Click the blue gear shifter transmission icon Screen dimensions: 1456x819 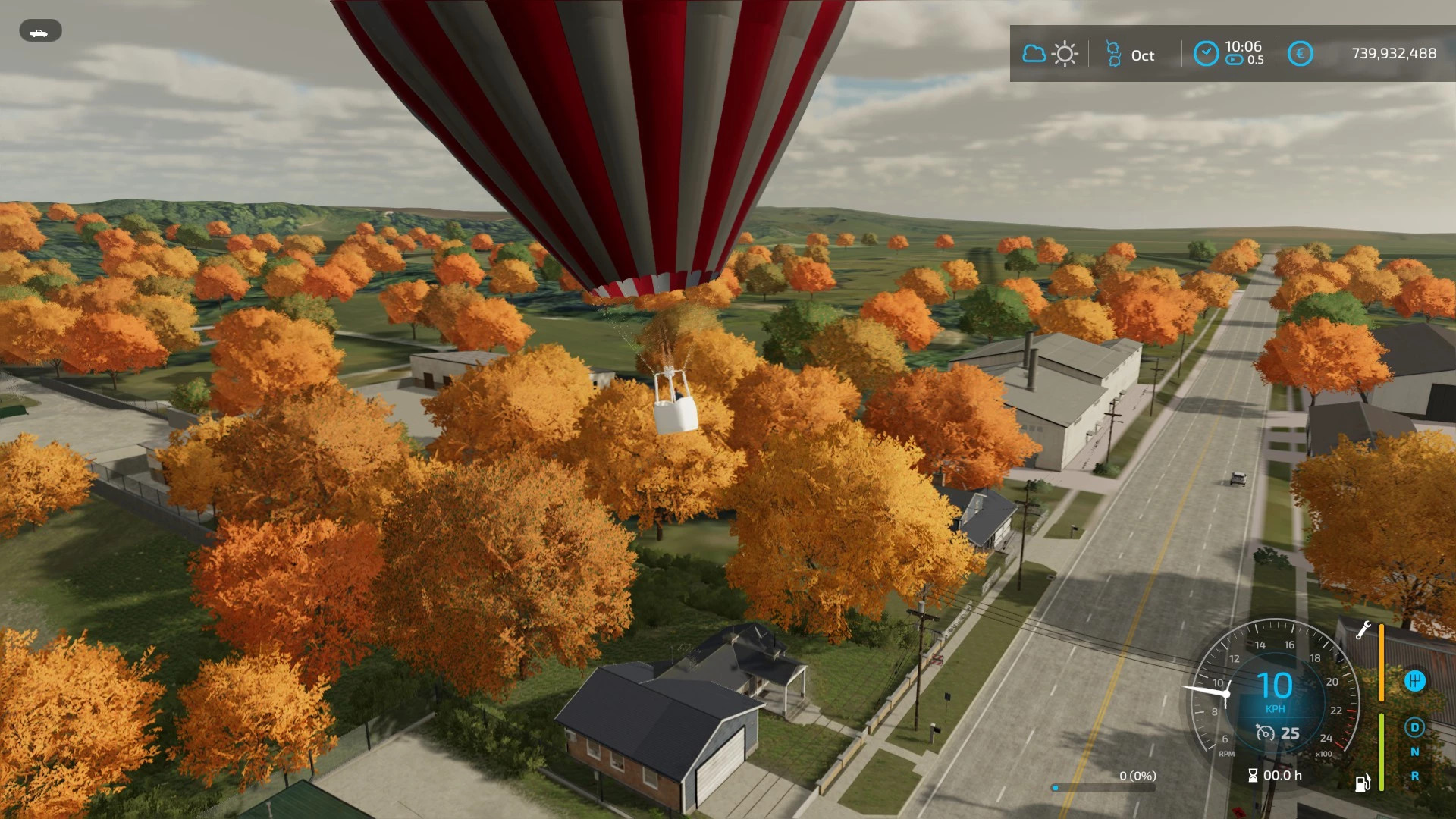1415,681
